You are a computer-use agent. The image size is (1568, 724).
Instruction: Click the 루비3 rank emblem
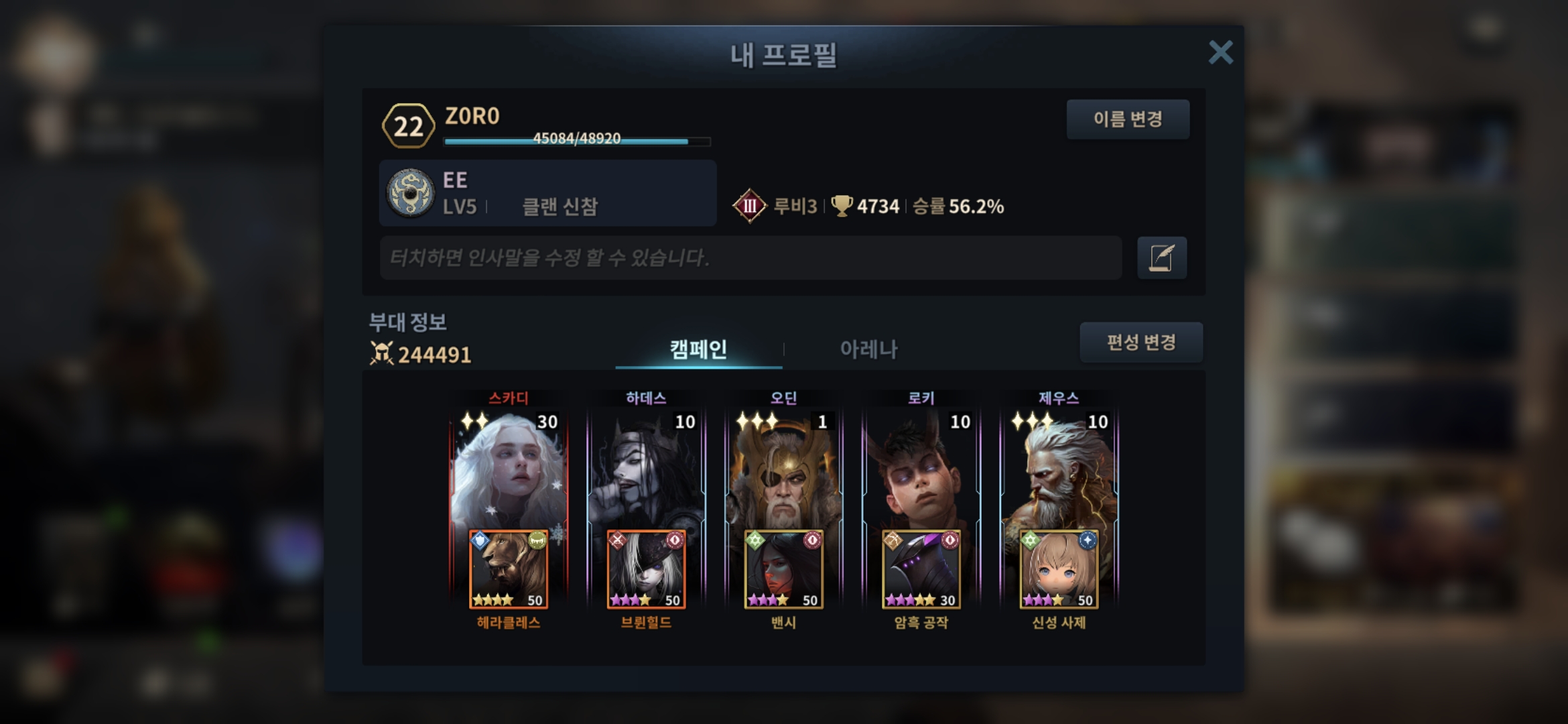[749, 206]
